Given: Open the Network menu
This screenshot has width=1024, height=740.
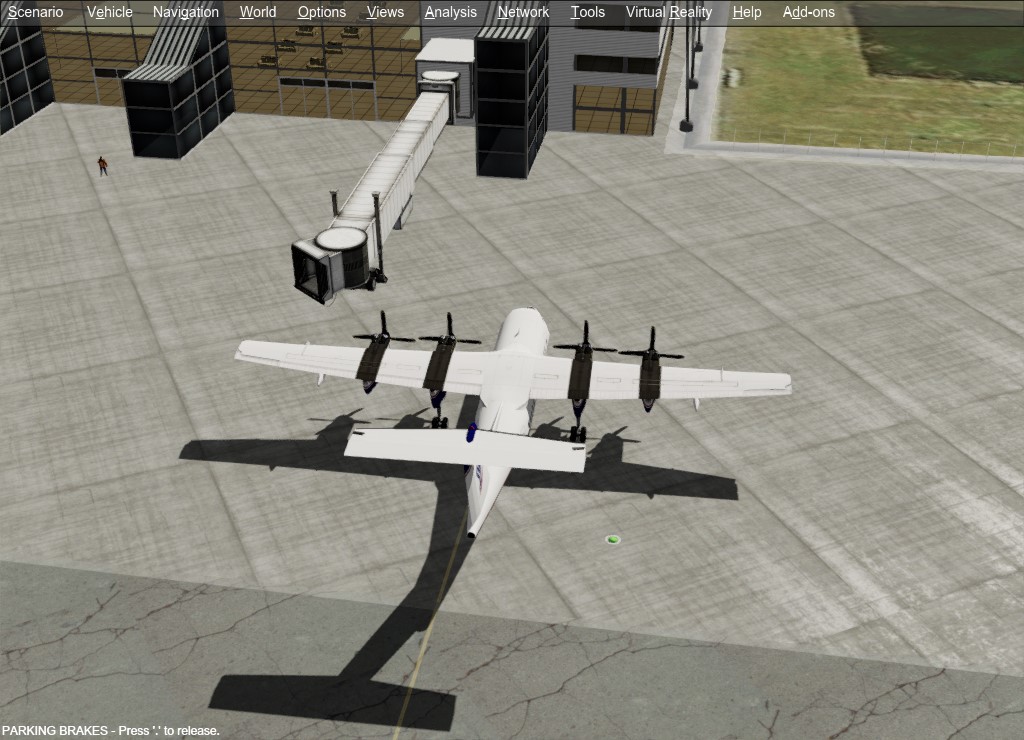Looking at the screenshot, I should [x=523, y=12].
